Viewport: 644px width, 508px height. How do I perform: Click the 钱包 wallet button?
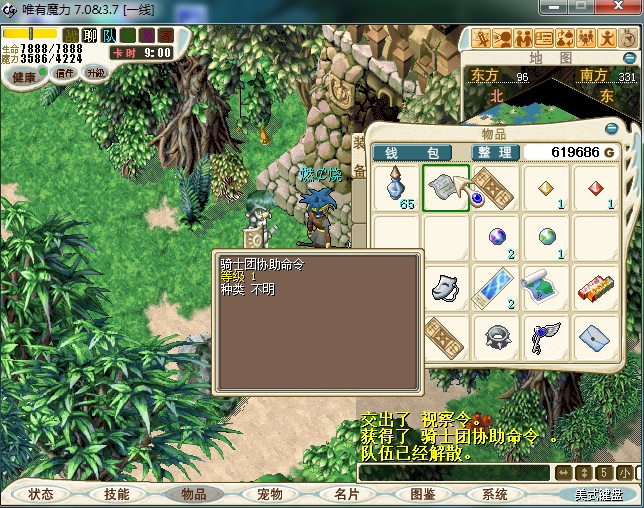412,152
